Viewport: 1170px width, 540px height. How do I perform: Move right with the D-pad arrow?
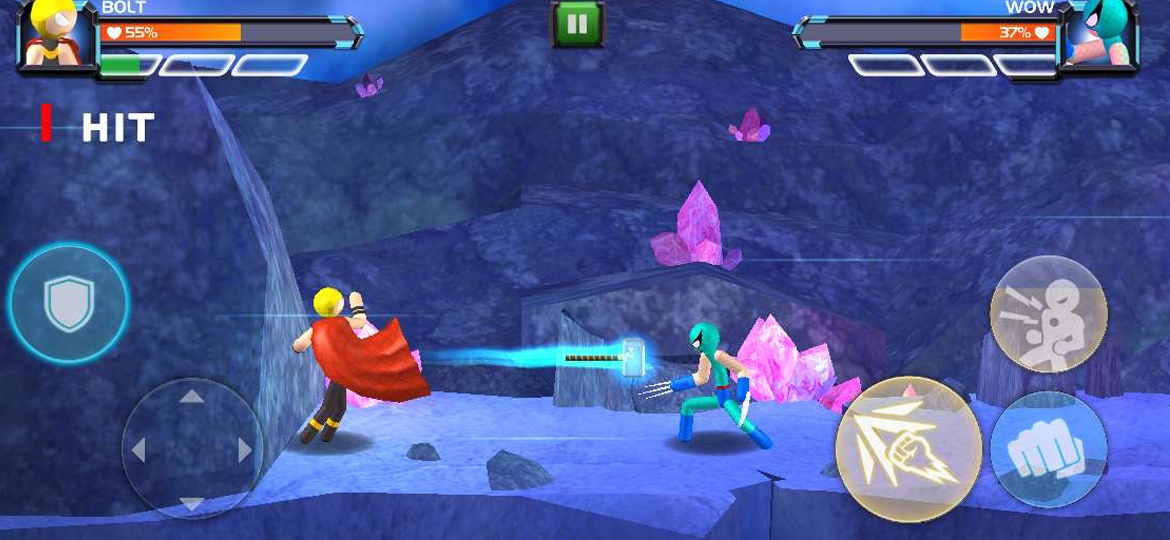245,450
